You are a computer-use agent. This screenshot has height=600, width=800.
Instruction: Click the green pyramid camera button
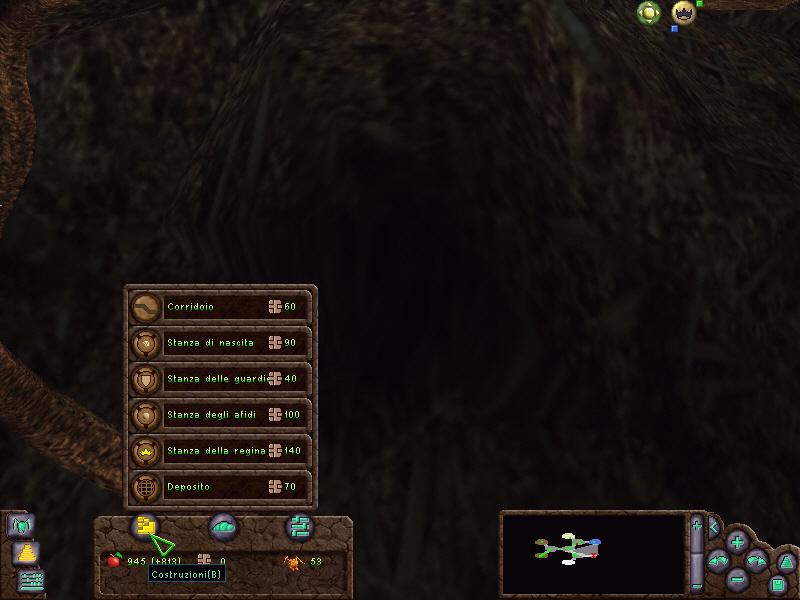coord(786,562)
